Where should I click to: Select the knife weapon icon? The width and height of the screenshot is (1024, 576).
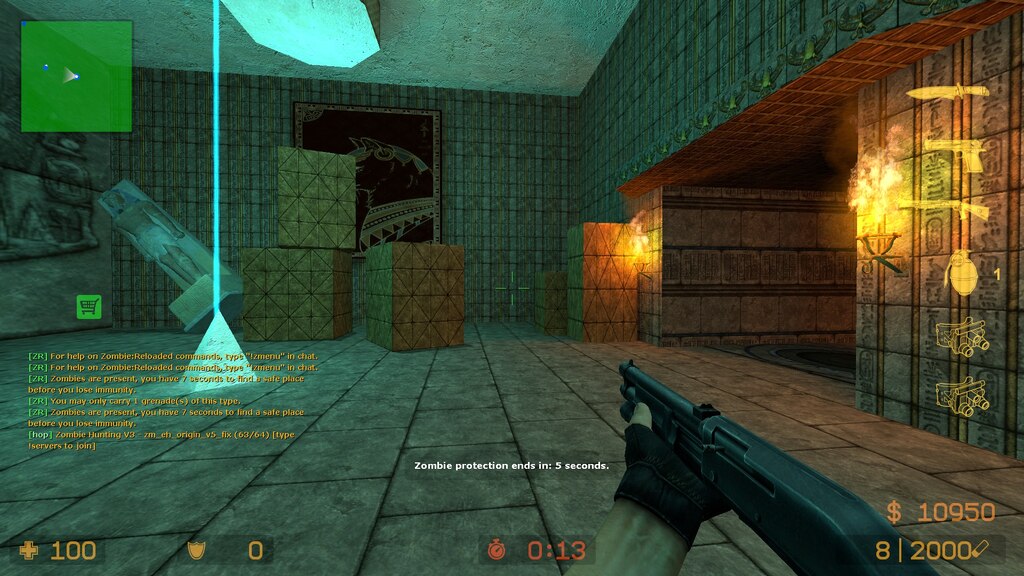click(948, 92)
